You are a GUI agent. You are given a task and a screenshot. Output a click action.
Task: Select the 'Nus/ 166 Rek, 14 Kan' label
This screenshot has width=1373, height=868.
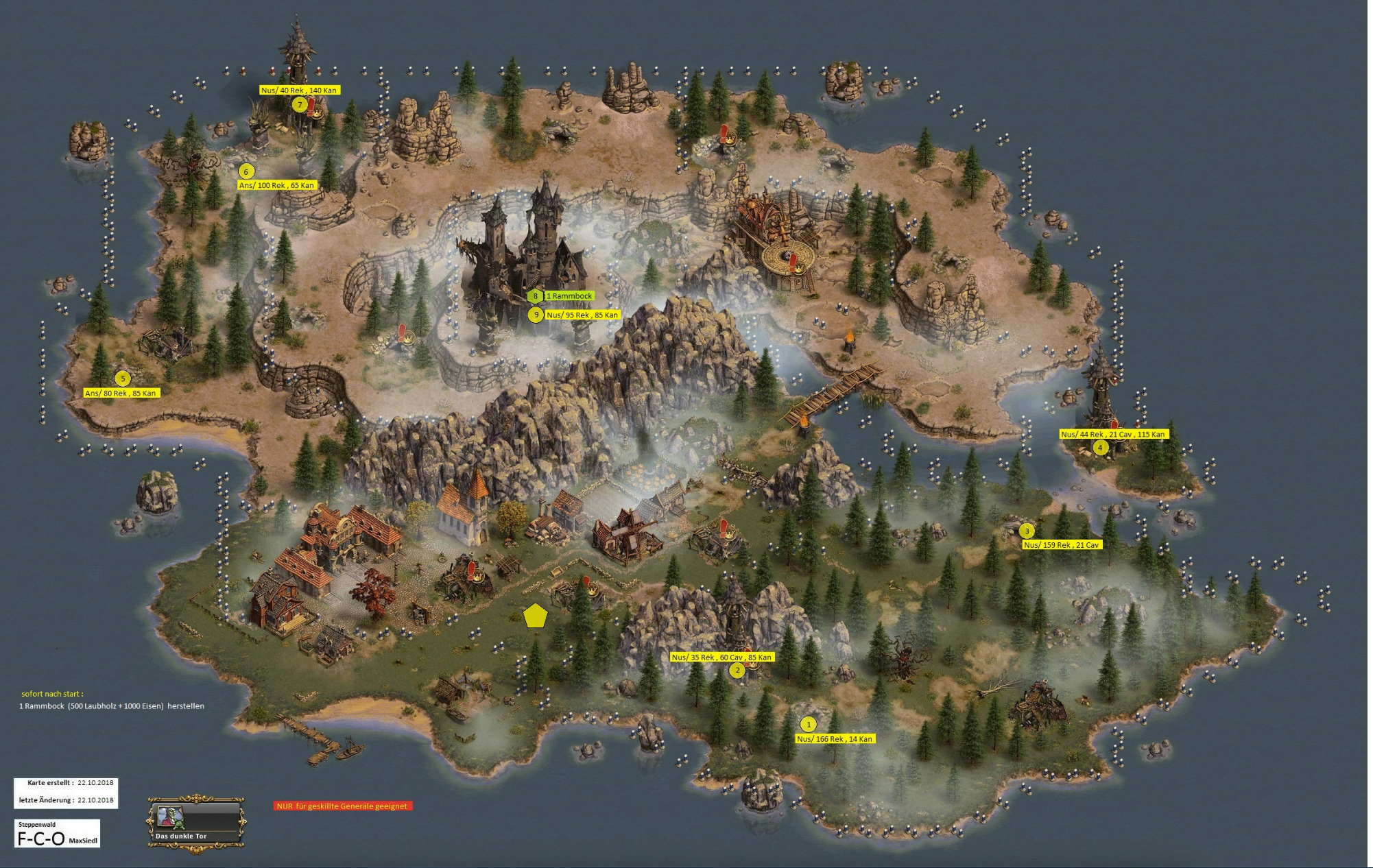[x=835, y=739]
